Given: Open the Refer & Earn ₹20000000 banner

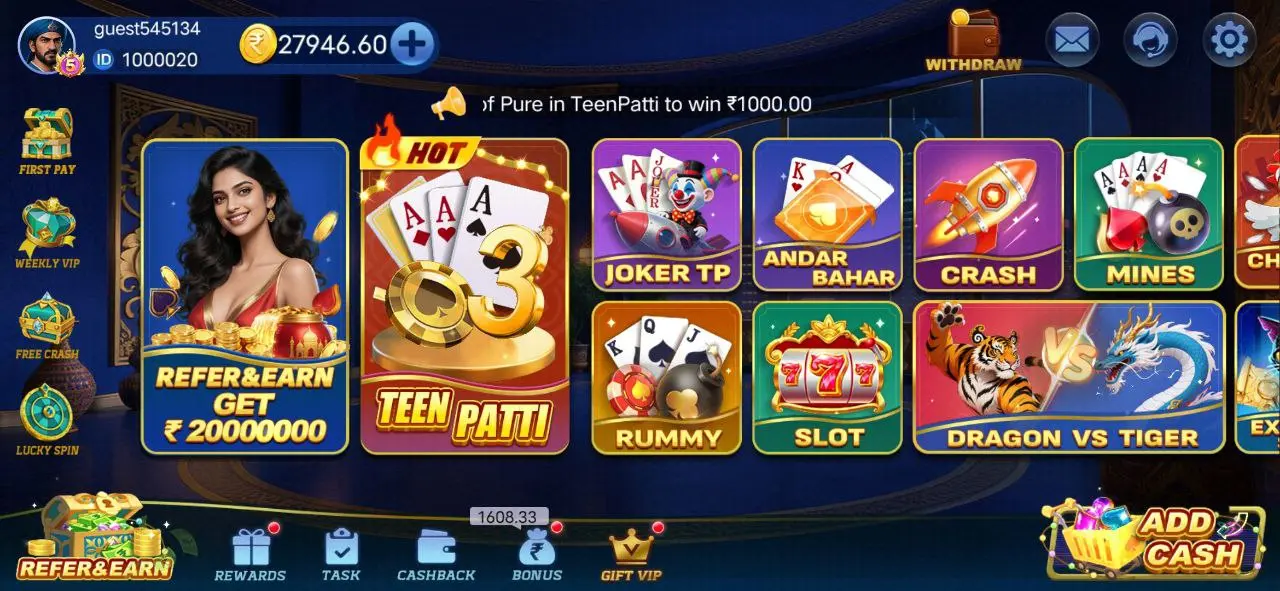Looking at the screenshot, I should pos(244,297).
